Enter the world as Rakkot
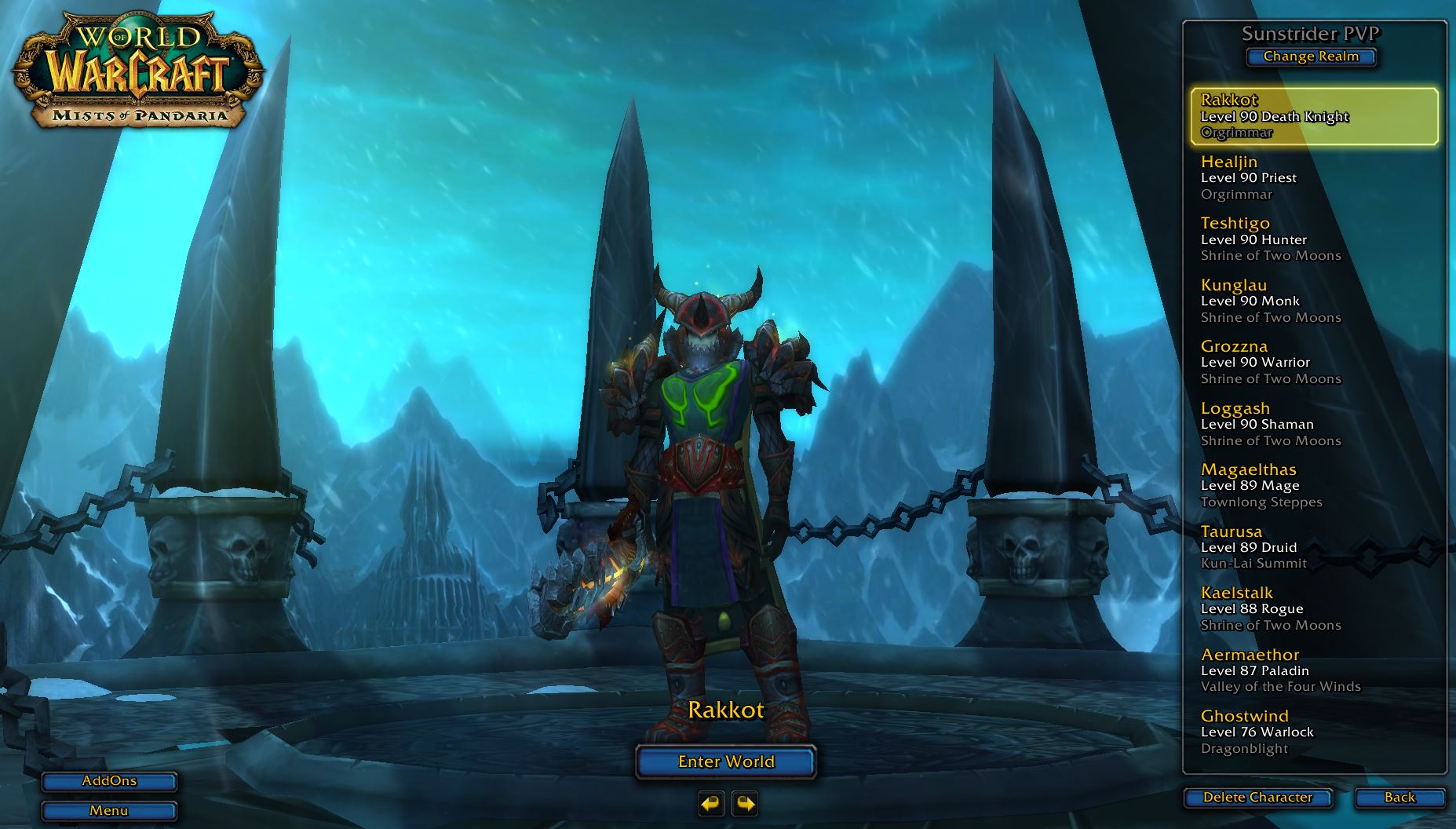 [x=726, y=761]
